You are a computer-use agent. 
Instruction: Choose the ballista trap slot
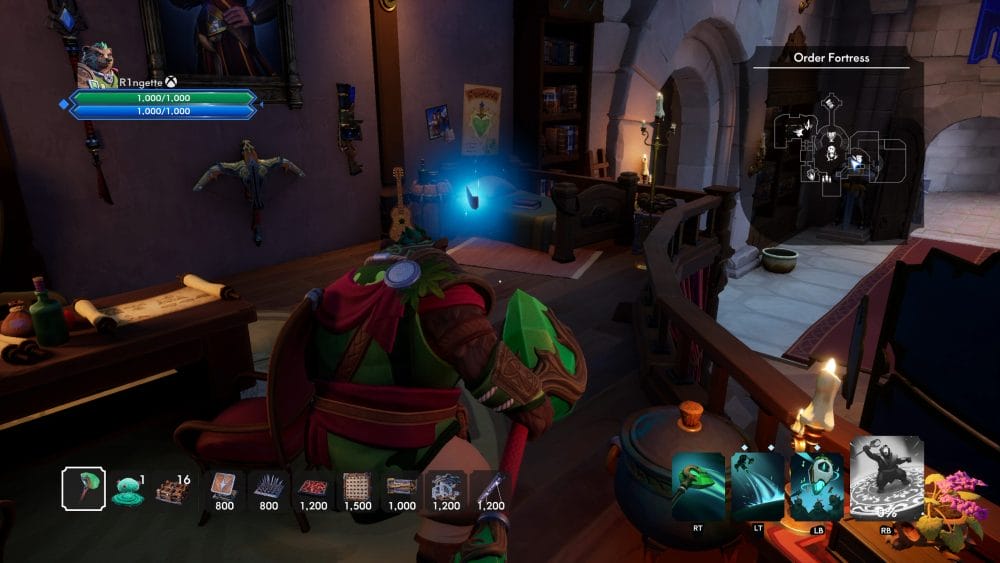490,487
